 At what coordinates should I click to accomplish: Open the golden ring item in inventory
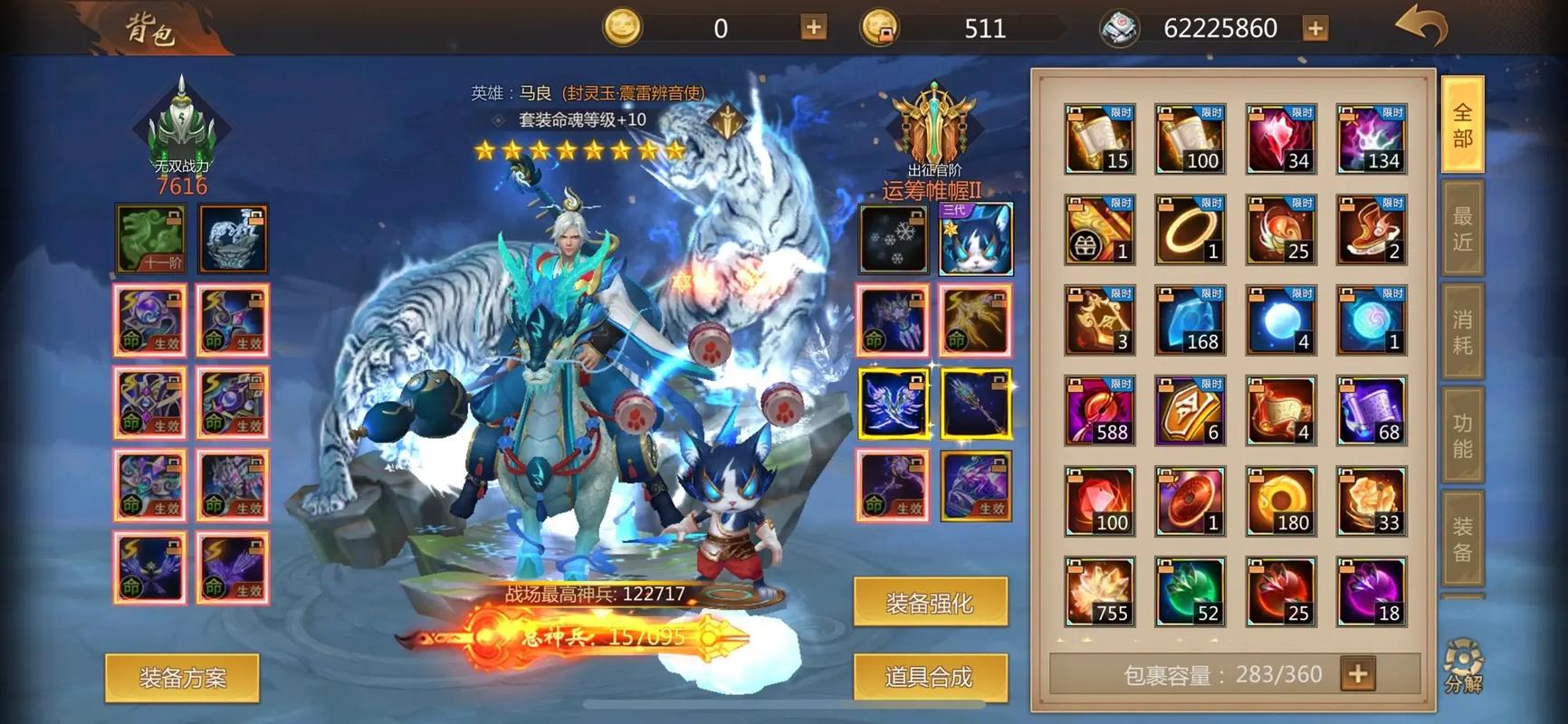click(1190, 228)
